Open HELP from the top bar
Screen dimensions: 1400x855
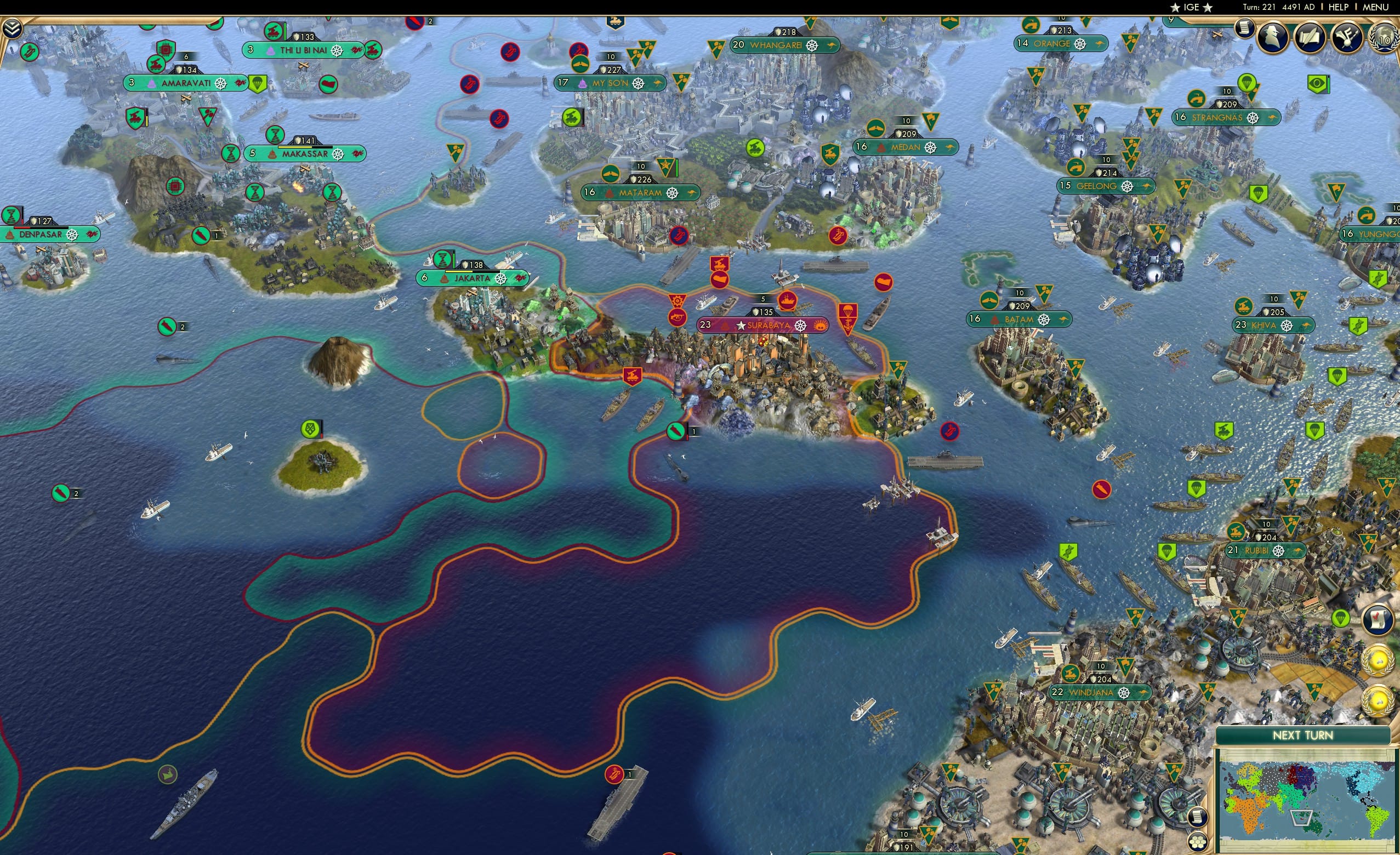[1339, 7]
